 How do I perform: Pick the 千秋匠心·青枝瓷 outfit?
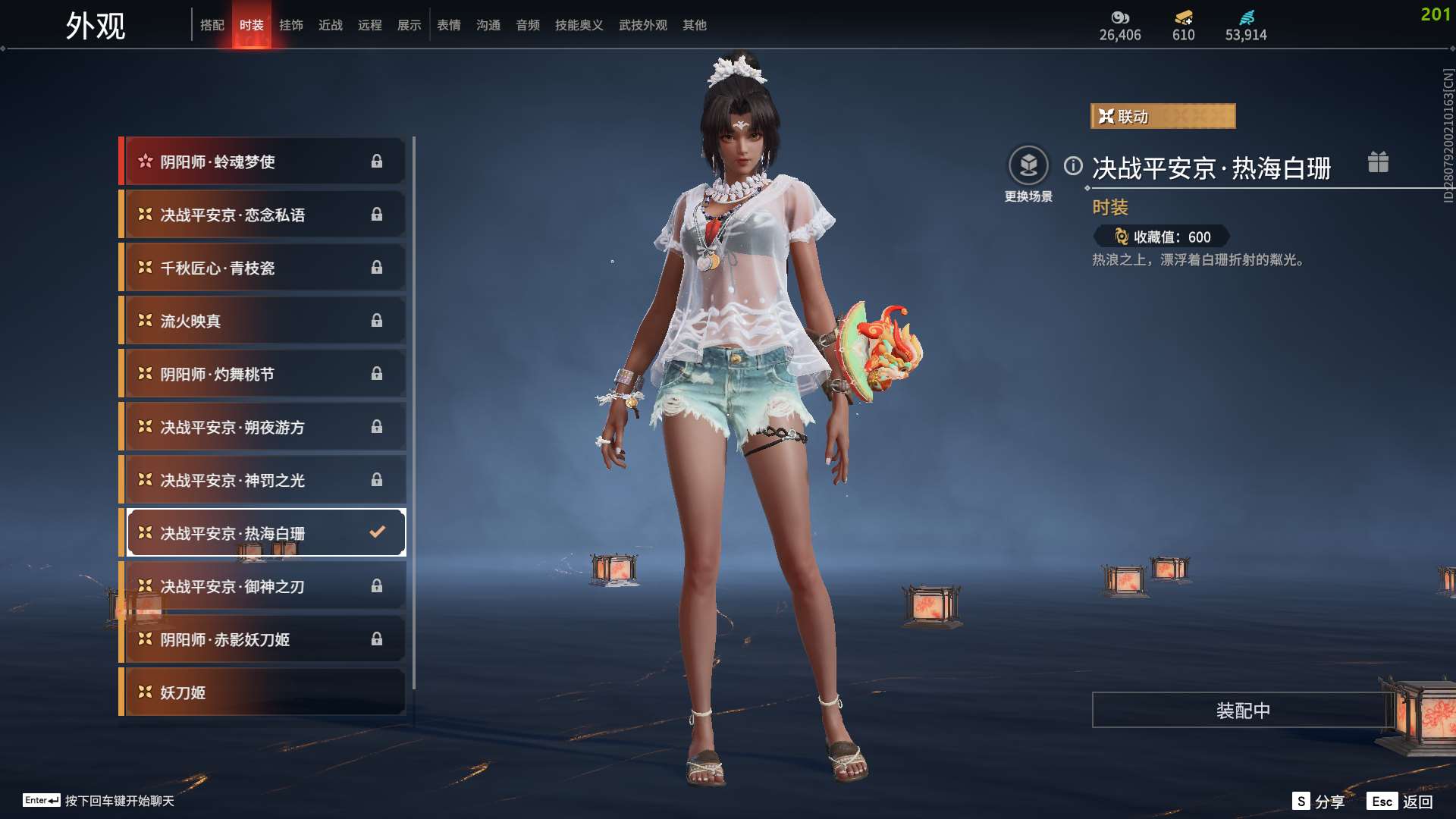coord(263,268)
